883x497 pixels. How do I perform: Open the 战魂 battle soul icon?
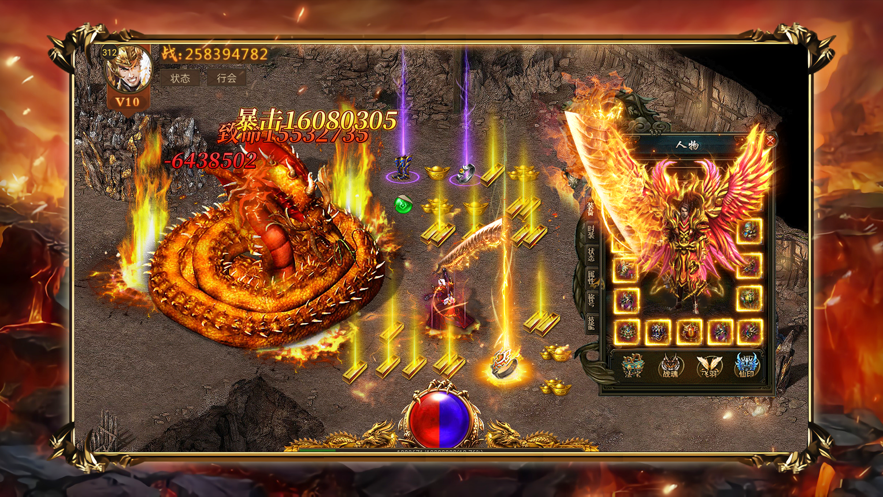coord(671,367)
